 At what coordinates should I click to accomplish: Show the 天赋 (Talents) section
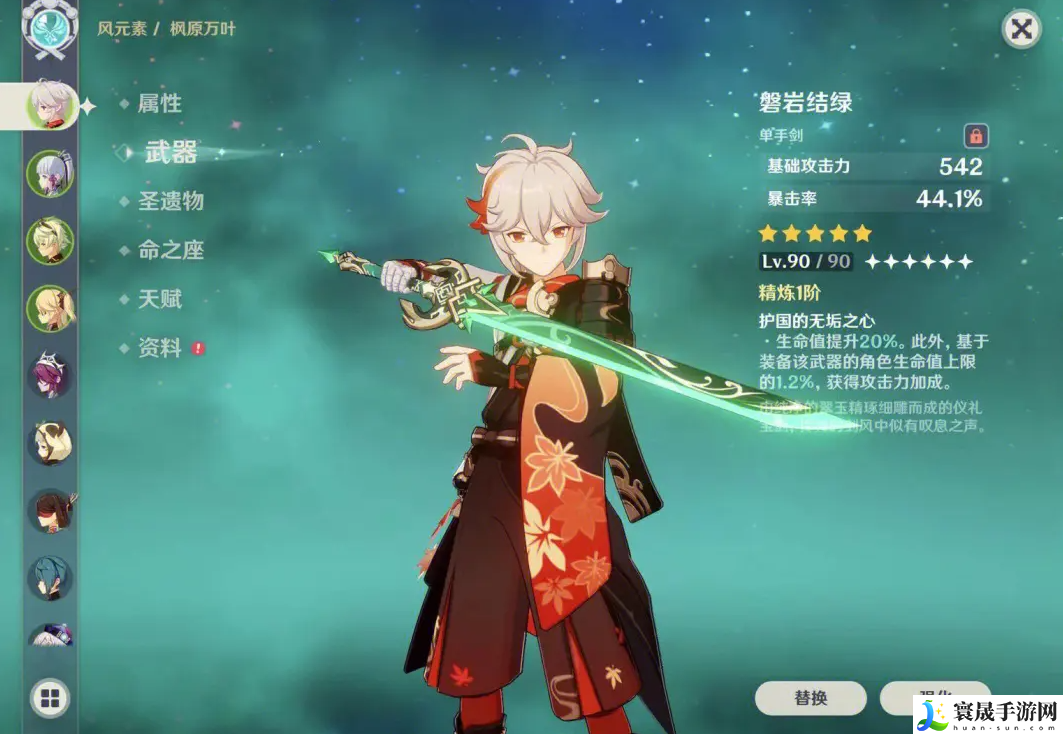tap(159, 299)
